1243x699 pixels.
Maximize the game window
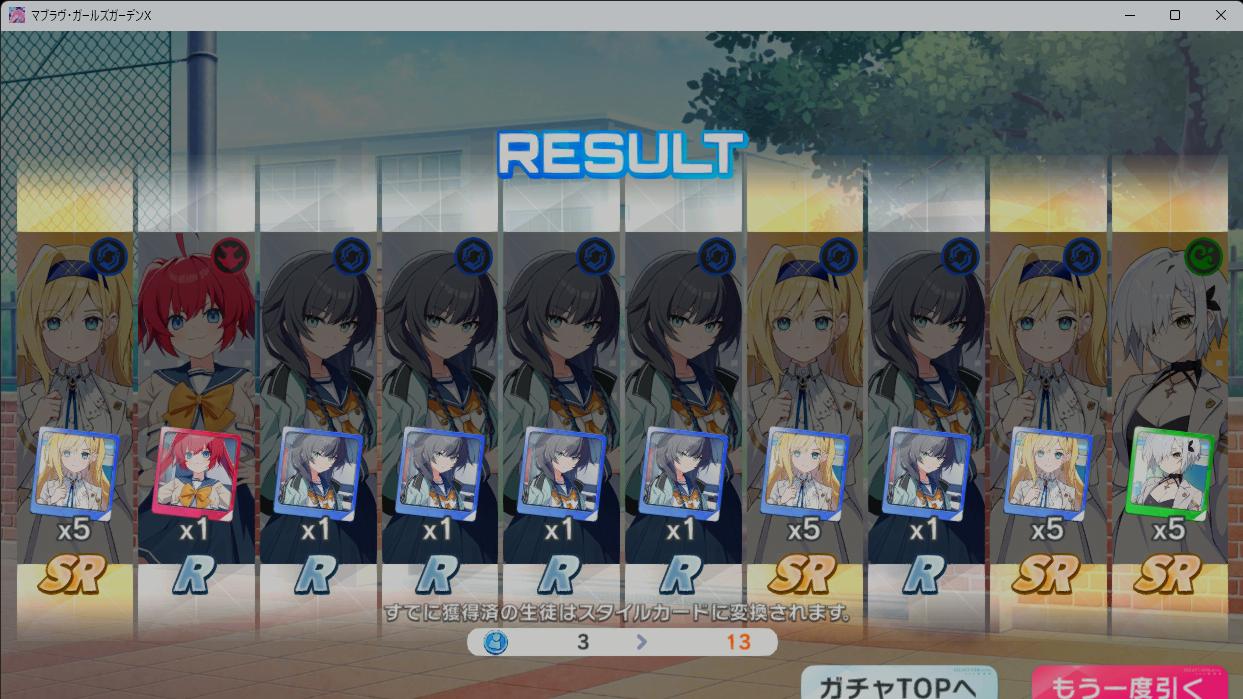pyautogui.click(x=1175, y=15)
